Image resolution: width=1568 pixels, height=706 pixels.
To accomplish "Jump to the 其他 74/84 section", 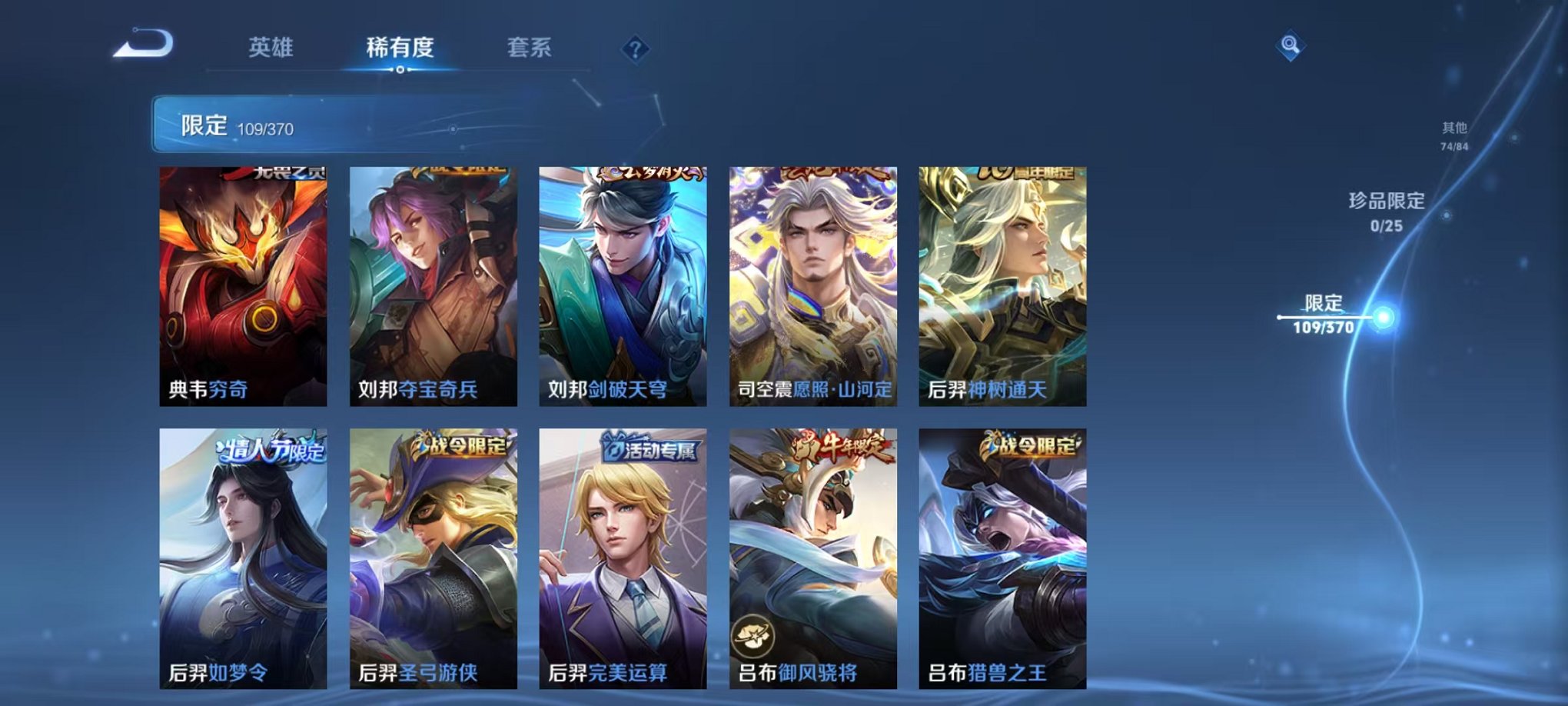I will coord(1453,137).
